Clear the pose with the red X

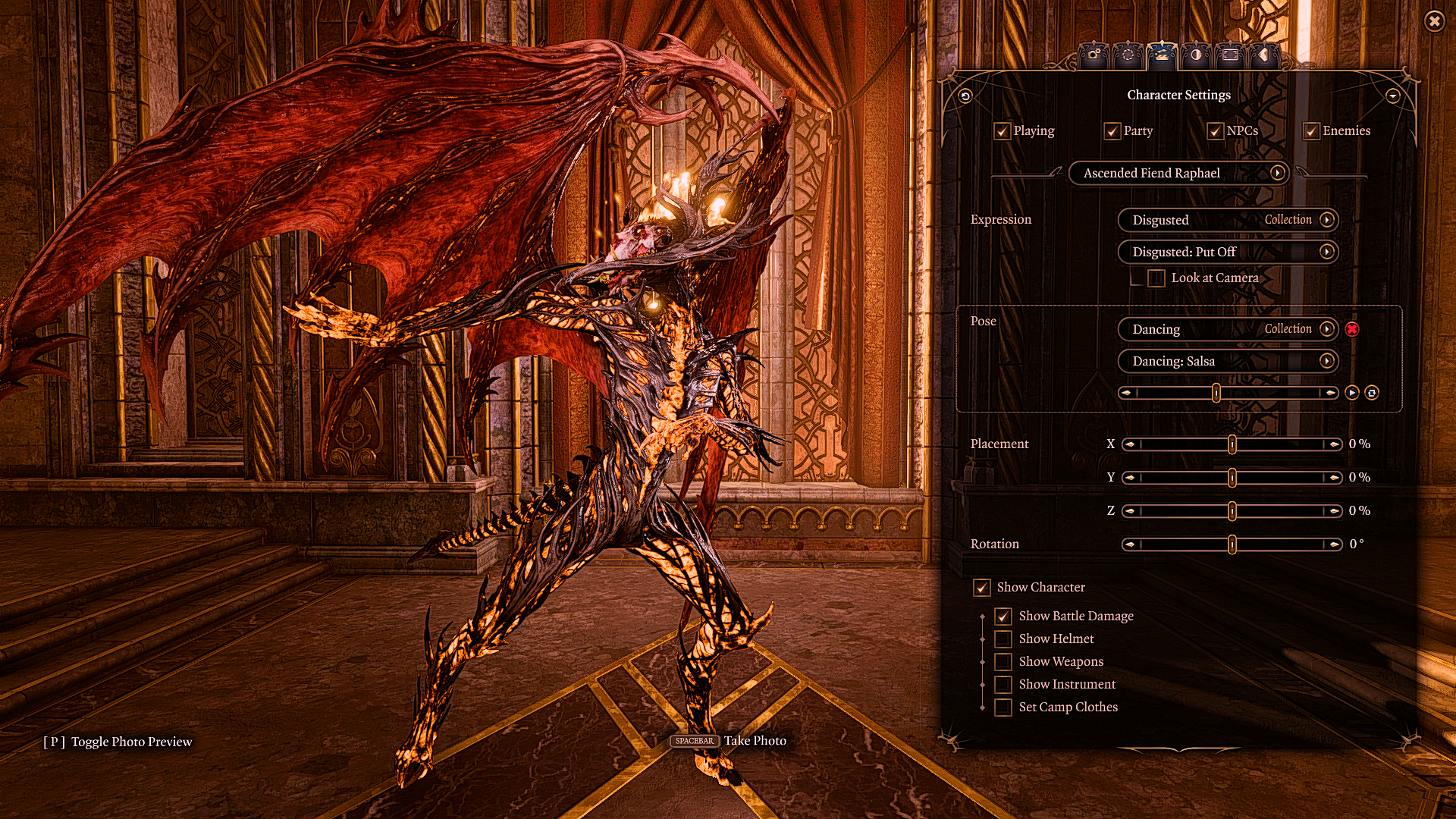point(1352,329)
